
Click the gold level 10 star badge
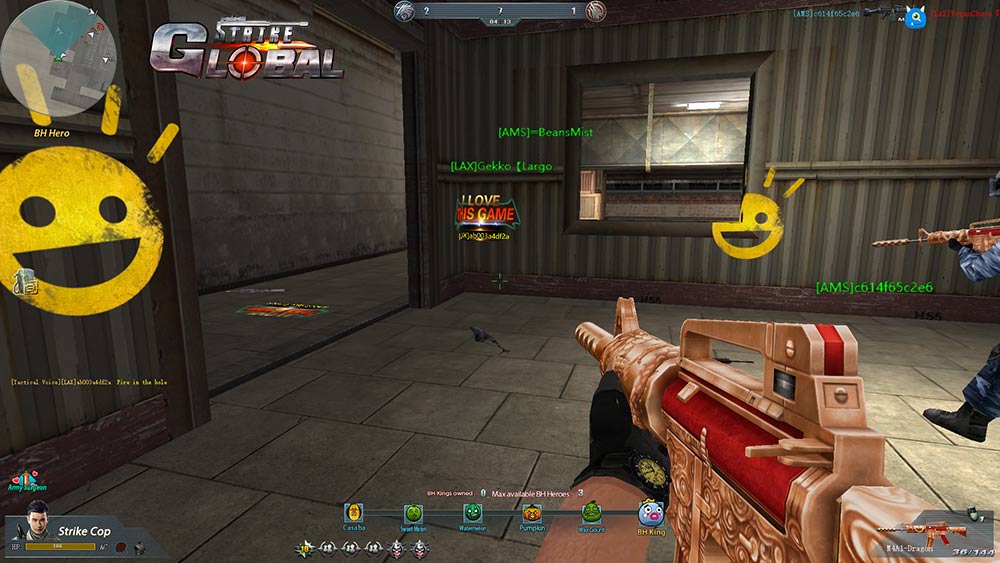[305, 547]
